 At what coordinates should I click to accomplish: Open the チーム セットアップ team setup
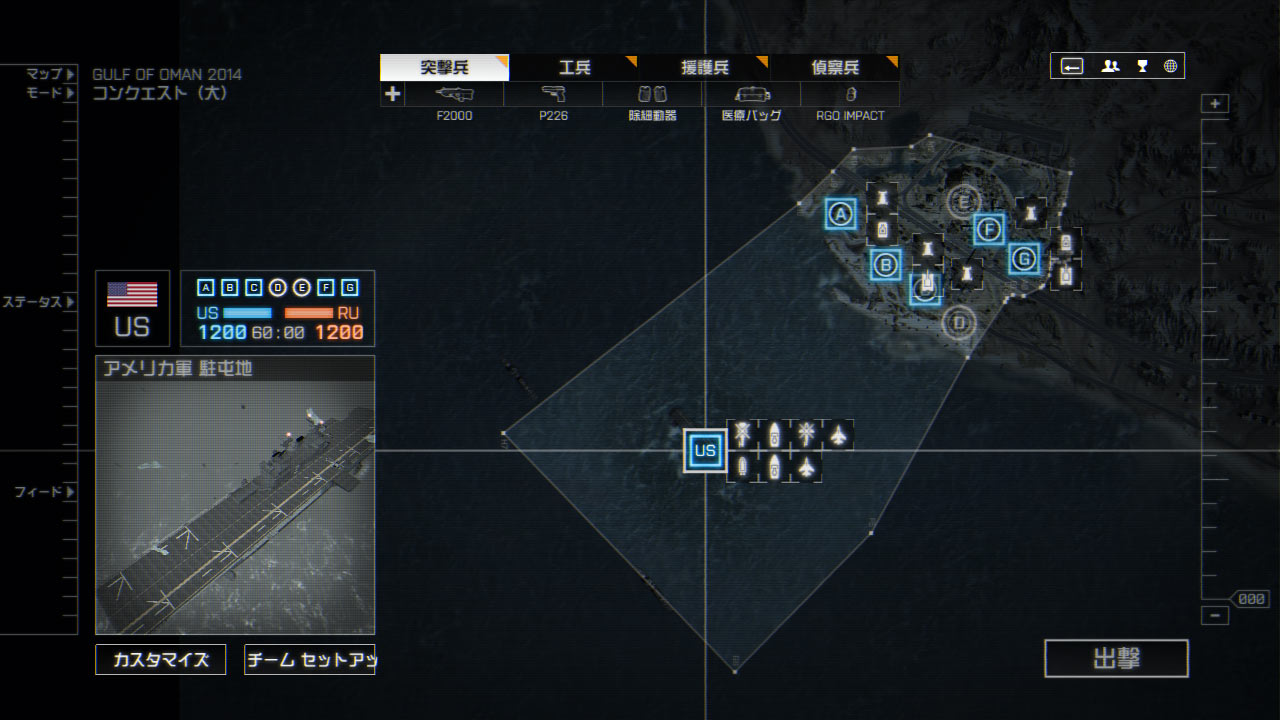pos(310,660)
